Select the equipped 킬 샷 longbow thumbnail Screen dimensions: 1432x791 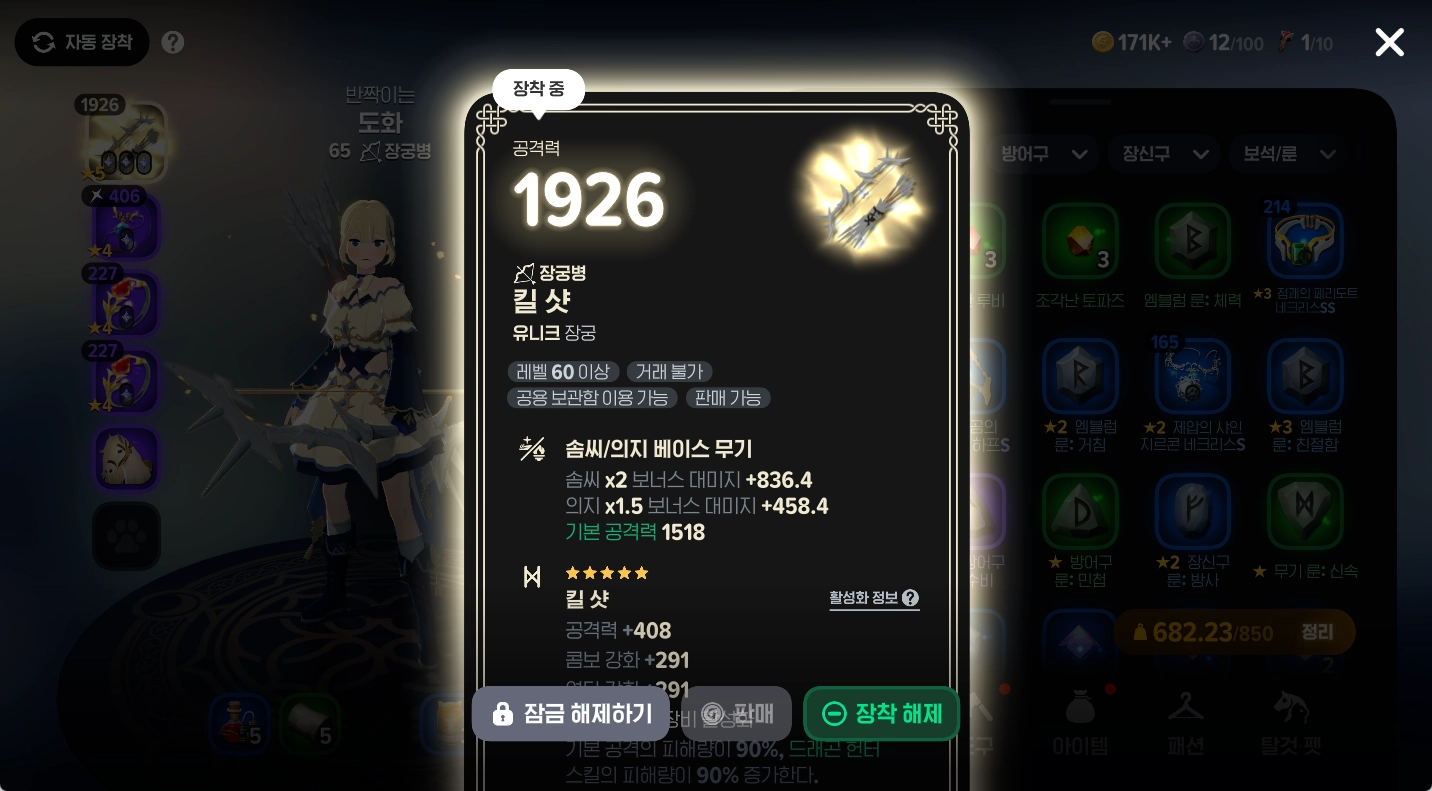(126, 140)
